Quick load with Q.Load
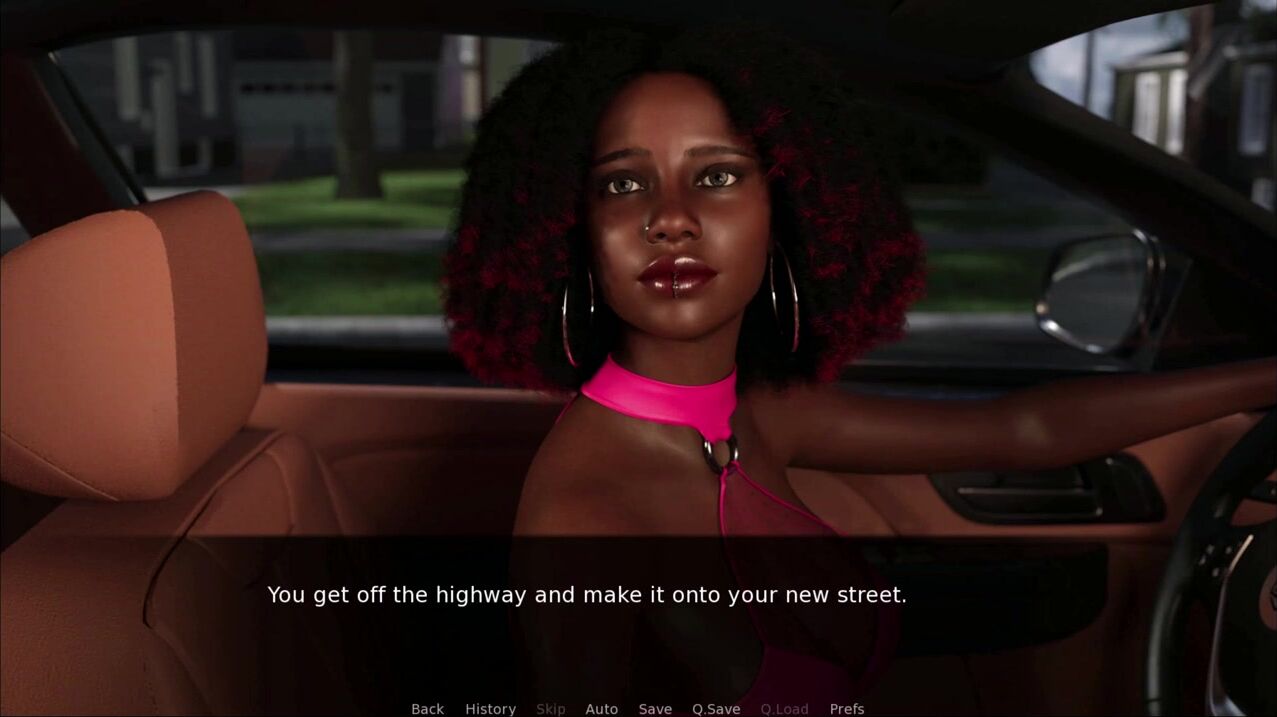This screenshot has height=717, width=1277. 784,709
